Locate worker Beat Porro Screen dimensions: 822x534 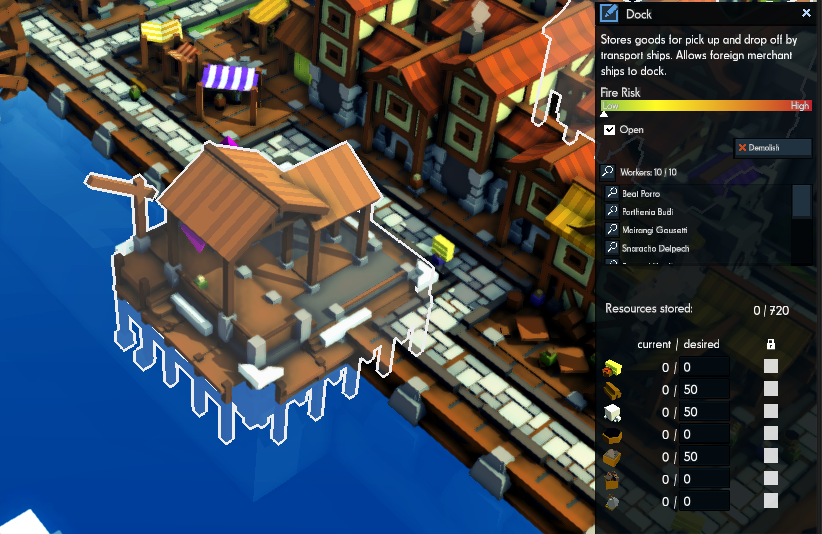tap(640, 193)
